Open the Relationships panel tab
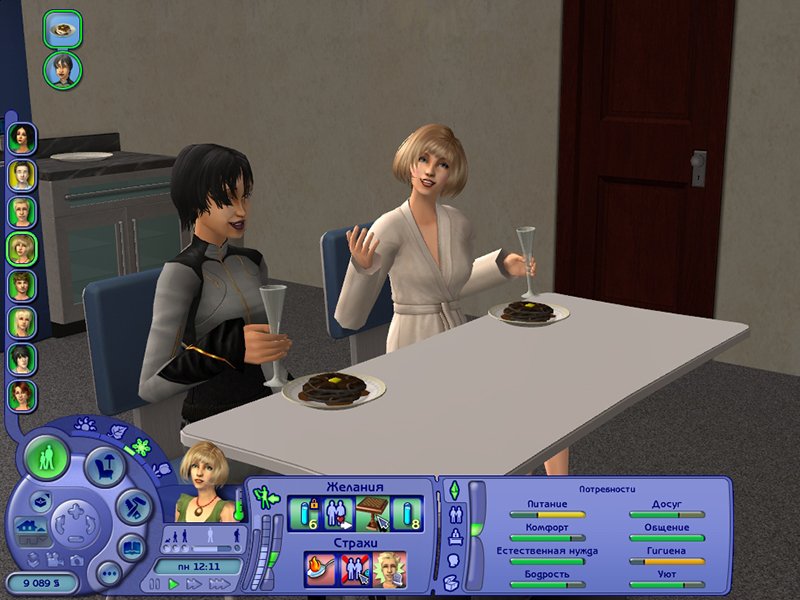Viewport: 800px width, 600px height. [x=456, y=515]
